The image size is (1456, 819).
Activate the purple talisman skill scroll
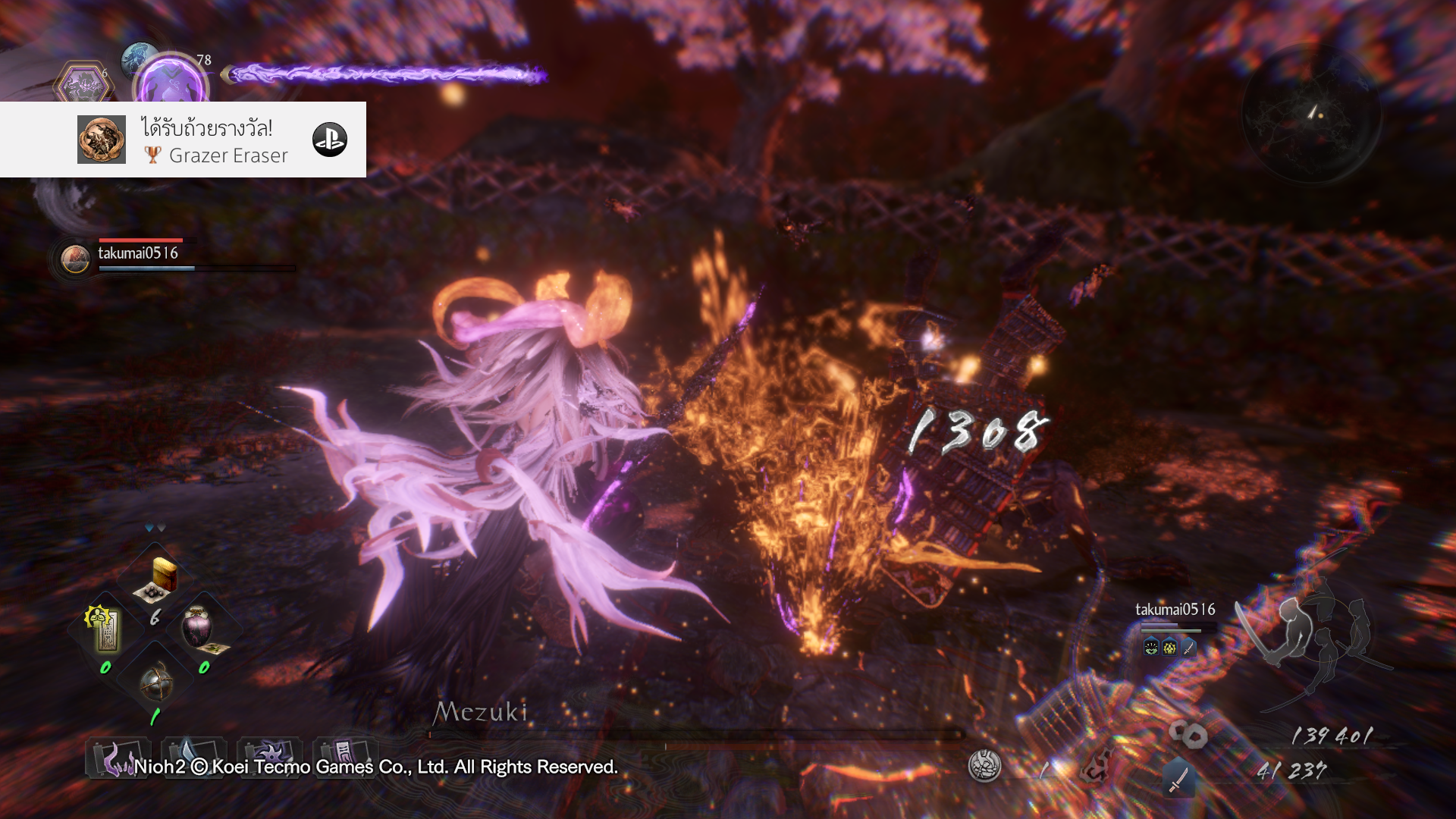pyautogui.click(x=344, y=756)
